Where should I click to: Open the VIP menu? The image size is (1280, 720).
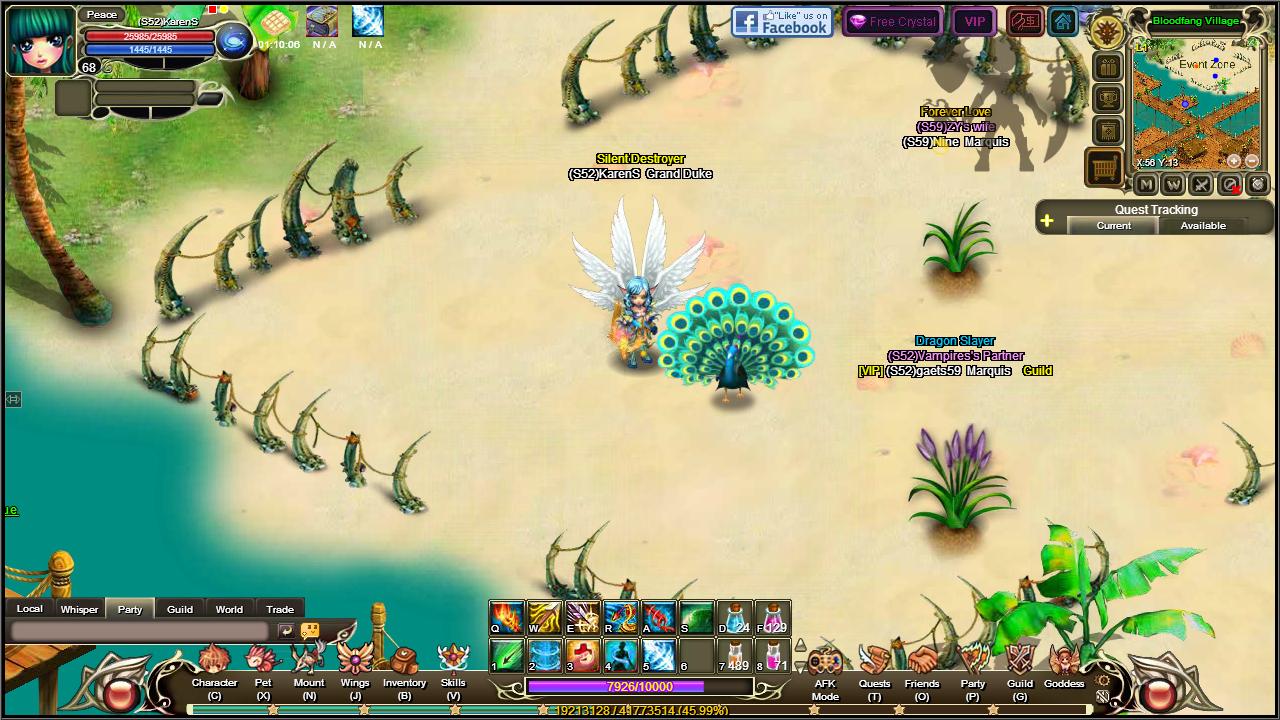pyautogui.click(x=974, y=21)
